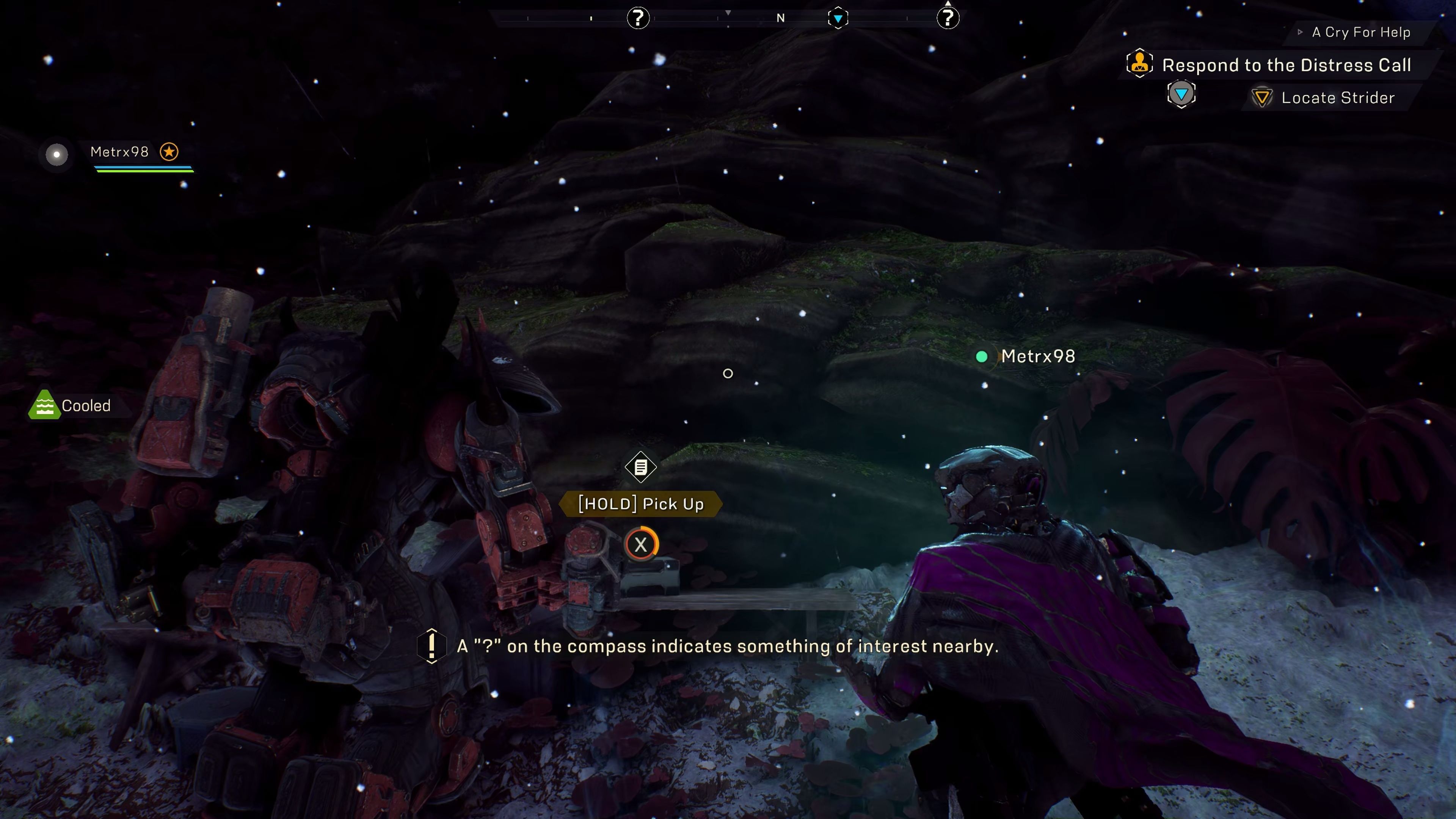Select the grey squad portrait beside Metrx98
The height and width of the screenshot is (819, 1456).
[56, 154]
